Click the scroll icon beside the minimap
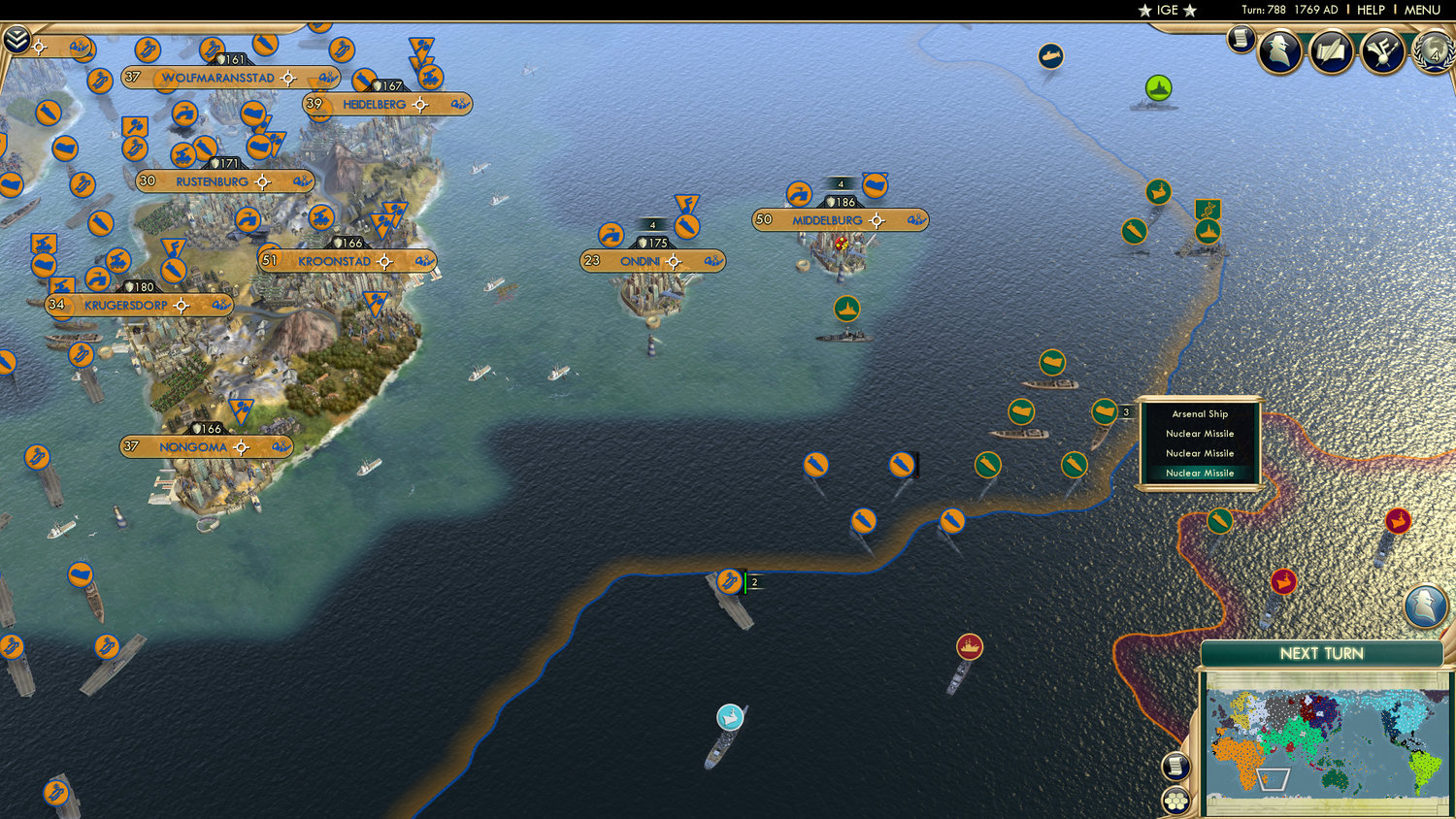1456x819 pixels. coord(1175,766)
